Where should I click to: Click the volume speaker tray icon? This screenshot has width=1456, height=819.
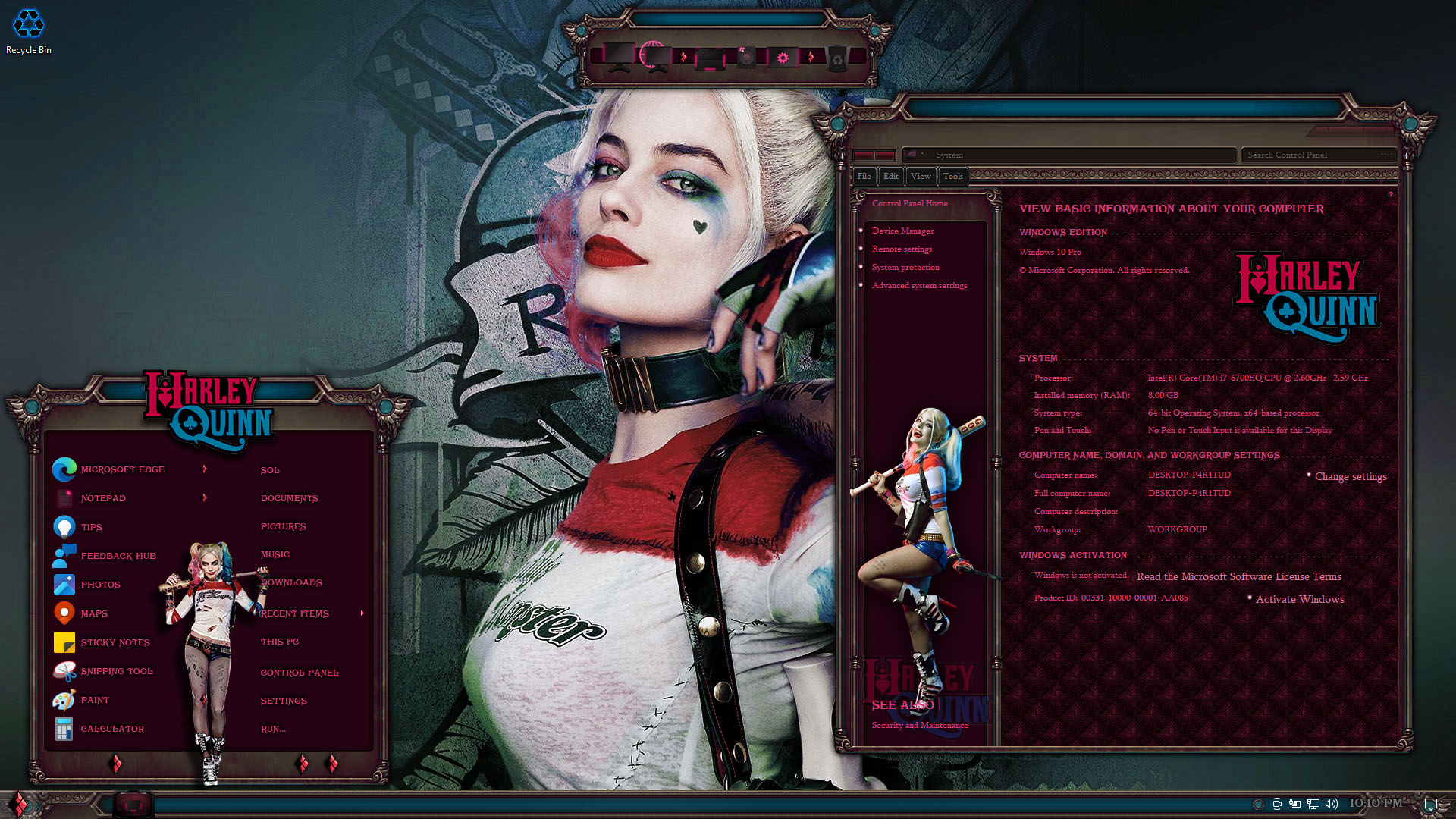coord(1332,804)
